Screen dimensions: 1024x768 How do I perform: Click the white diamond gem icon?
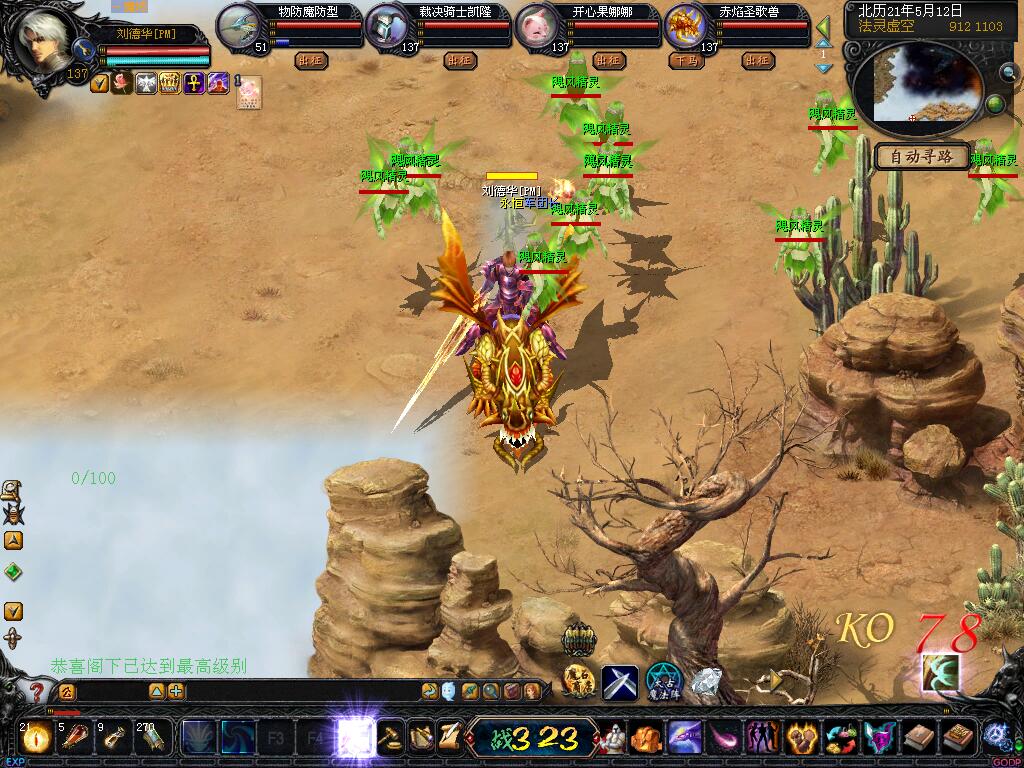tap(707, 682)
